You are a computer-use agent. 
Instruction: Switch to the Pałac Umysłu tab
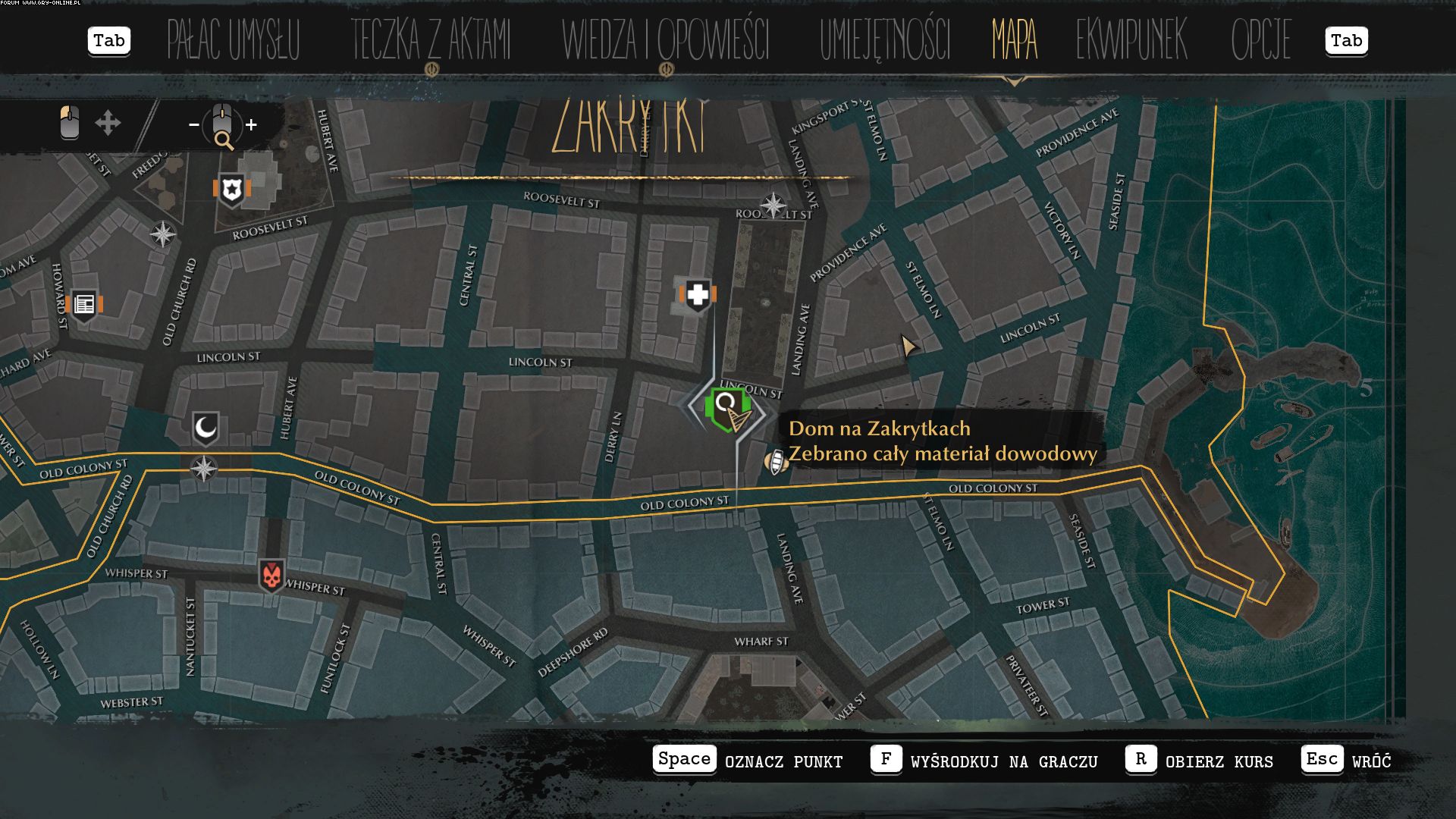point(234,40)
